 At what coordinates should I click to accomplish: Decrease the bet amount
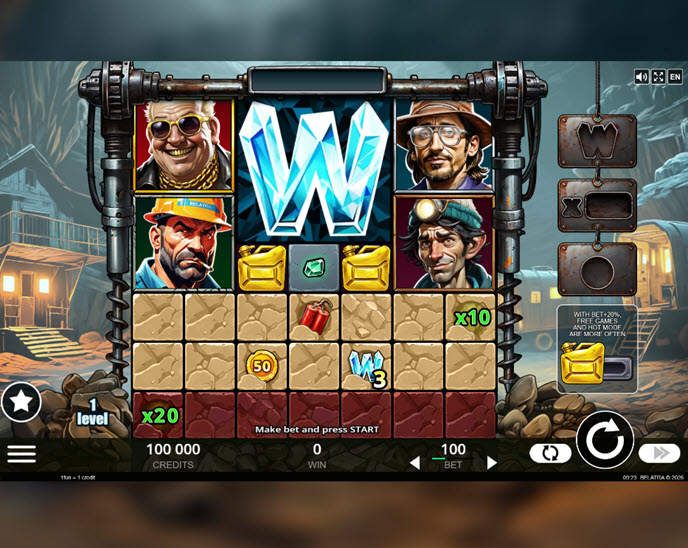(415, 463)
